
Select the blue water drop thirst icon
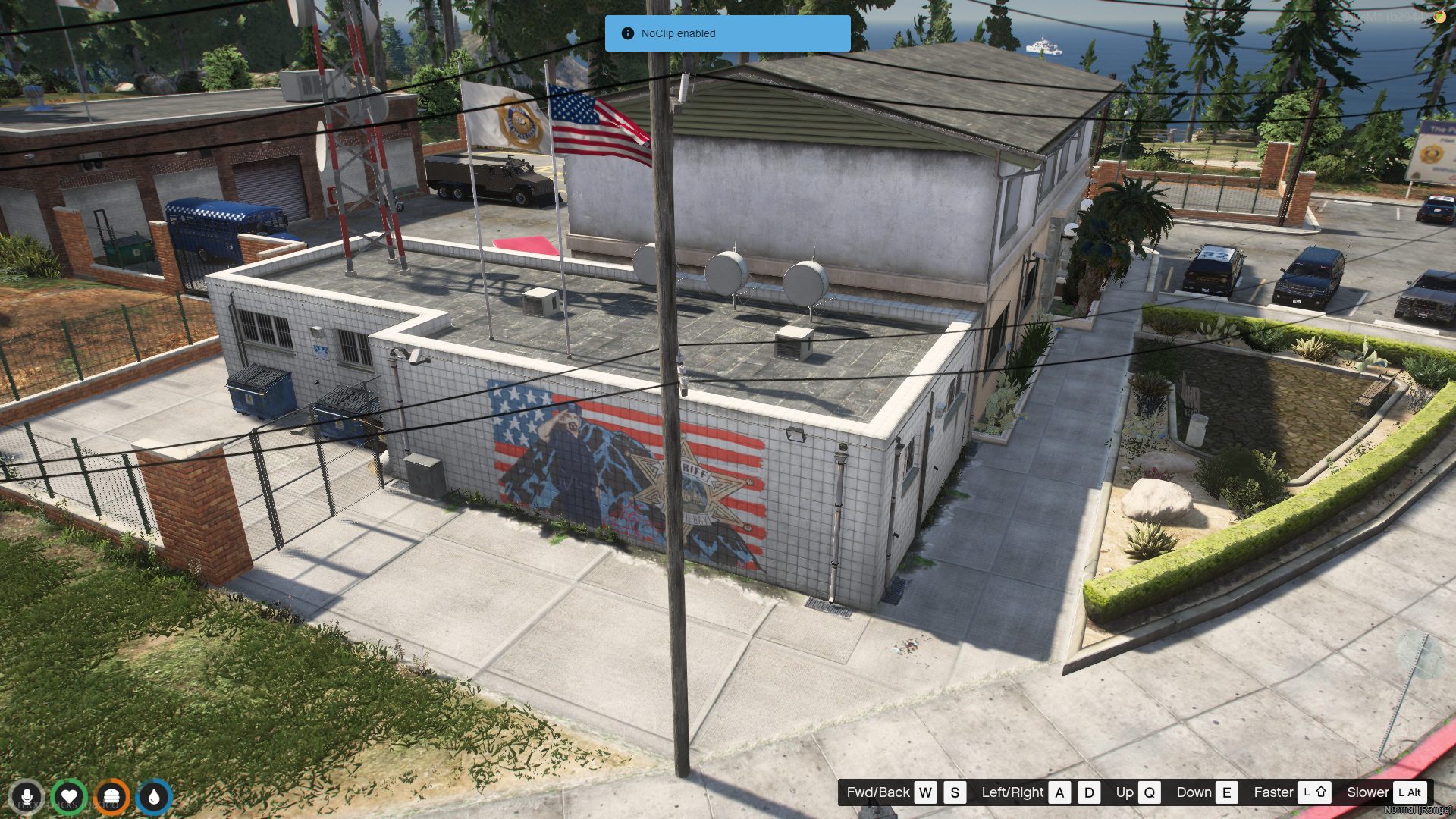coord(154,797)
